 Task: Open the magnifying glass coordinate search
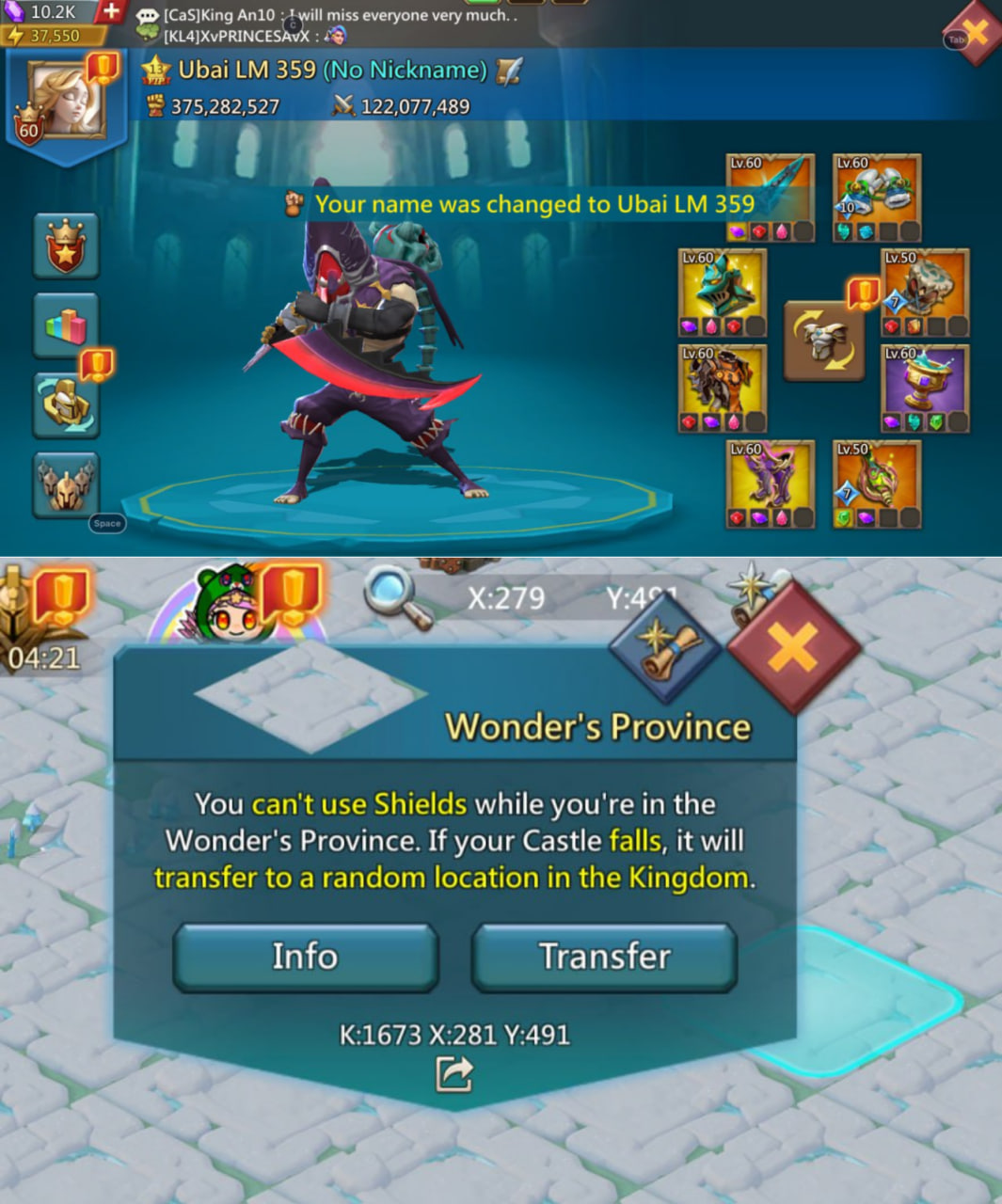[397, 596]
